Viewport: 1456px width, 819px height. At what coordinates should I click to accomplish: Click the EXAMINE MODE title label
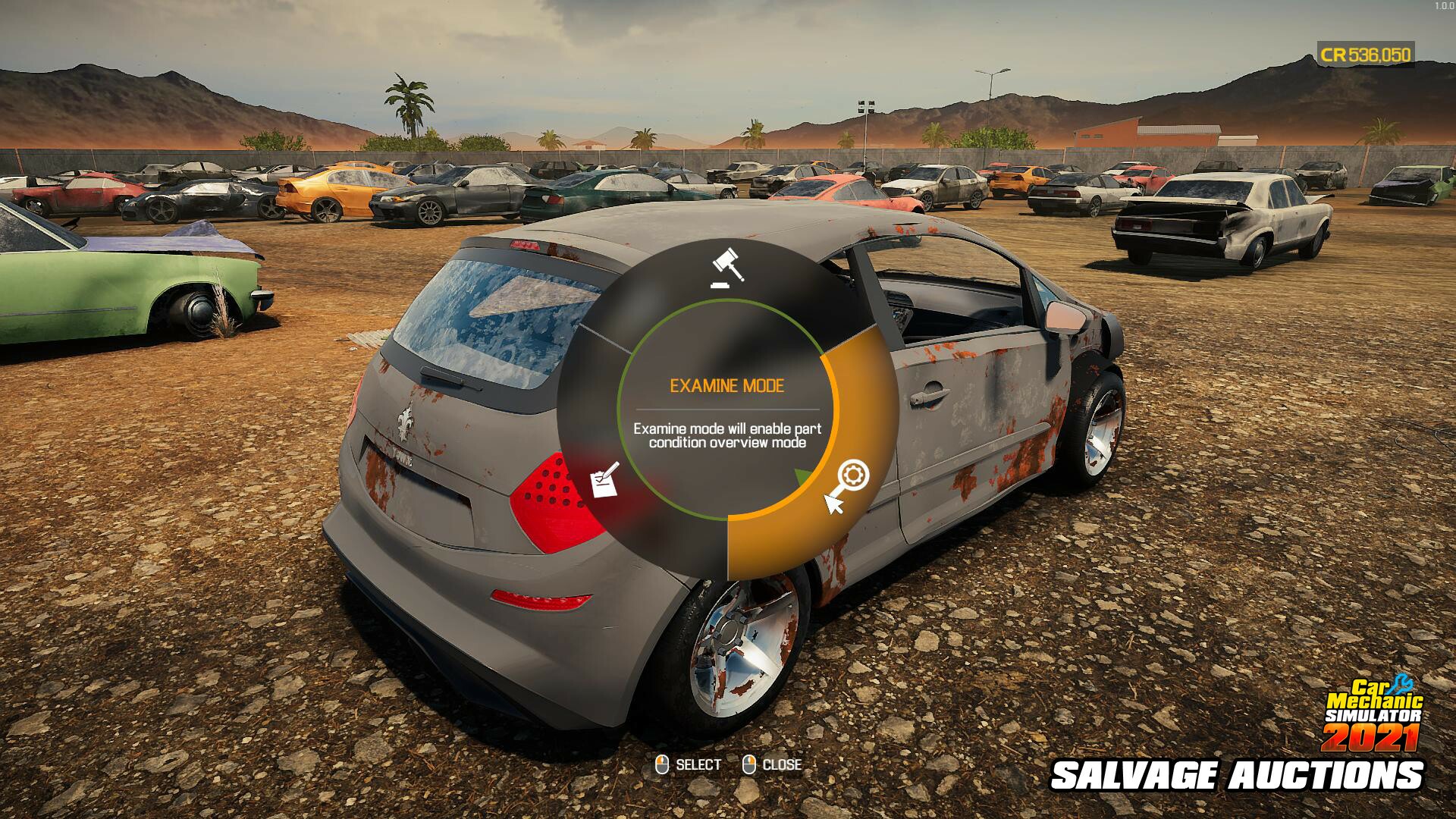727,385
